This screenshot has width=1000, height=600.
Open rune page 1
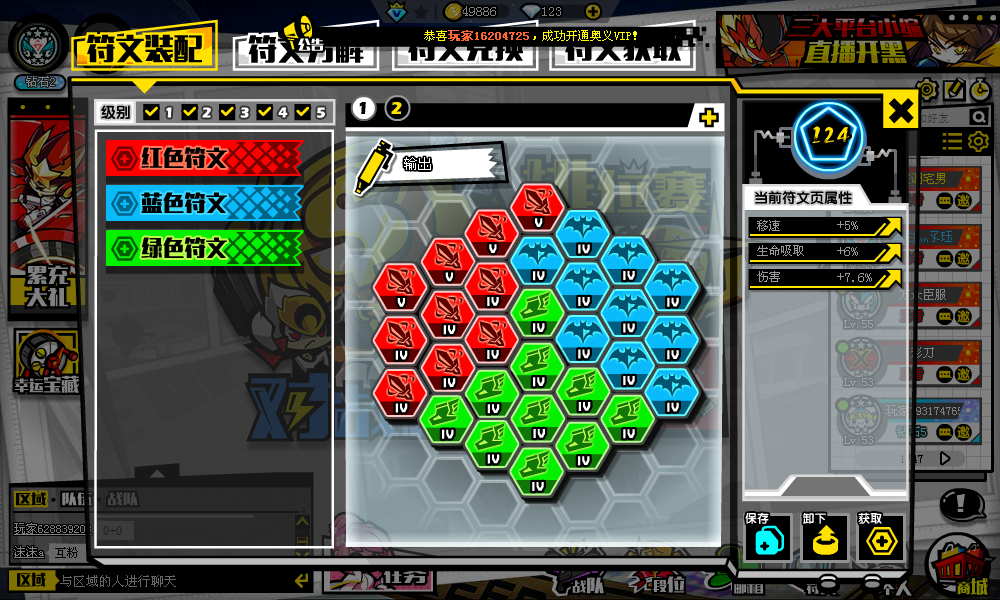coord(363,109)
